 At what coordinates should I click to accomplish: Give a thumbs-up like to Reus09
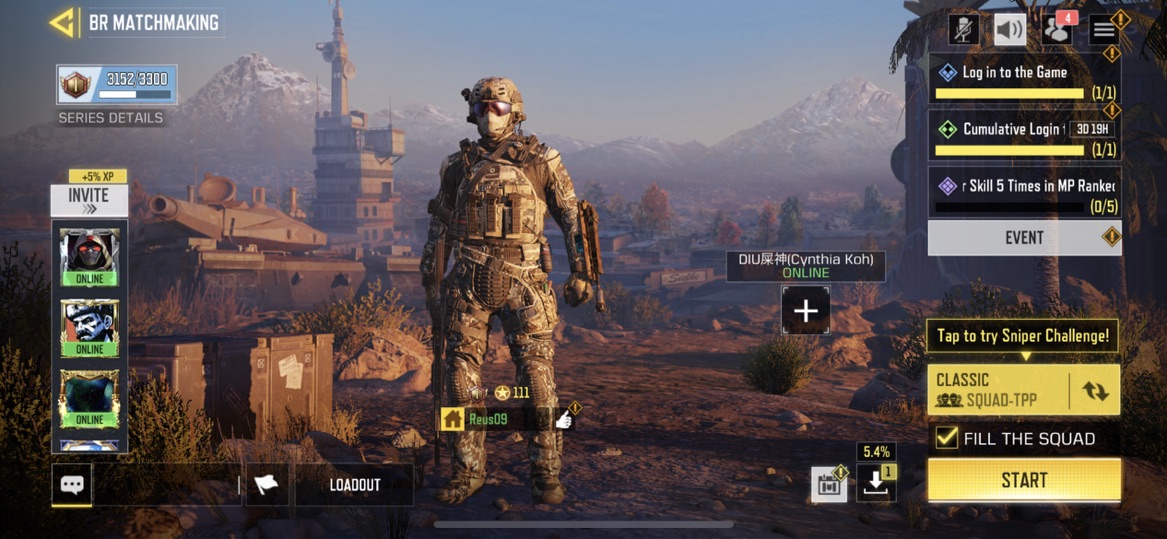pyautogui.click(x=565, y=419)
